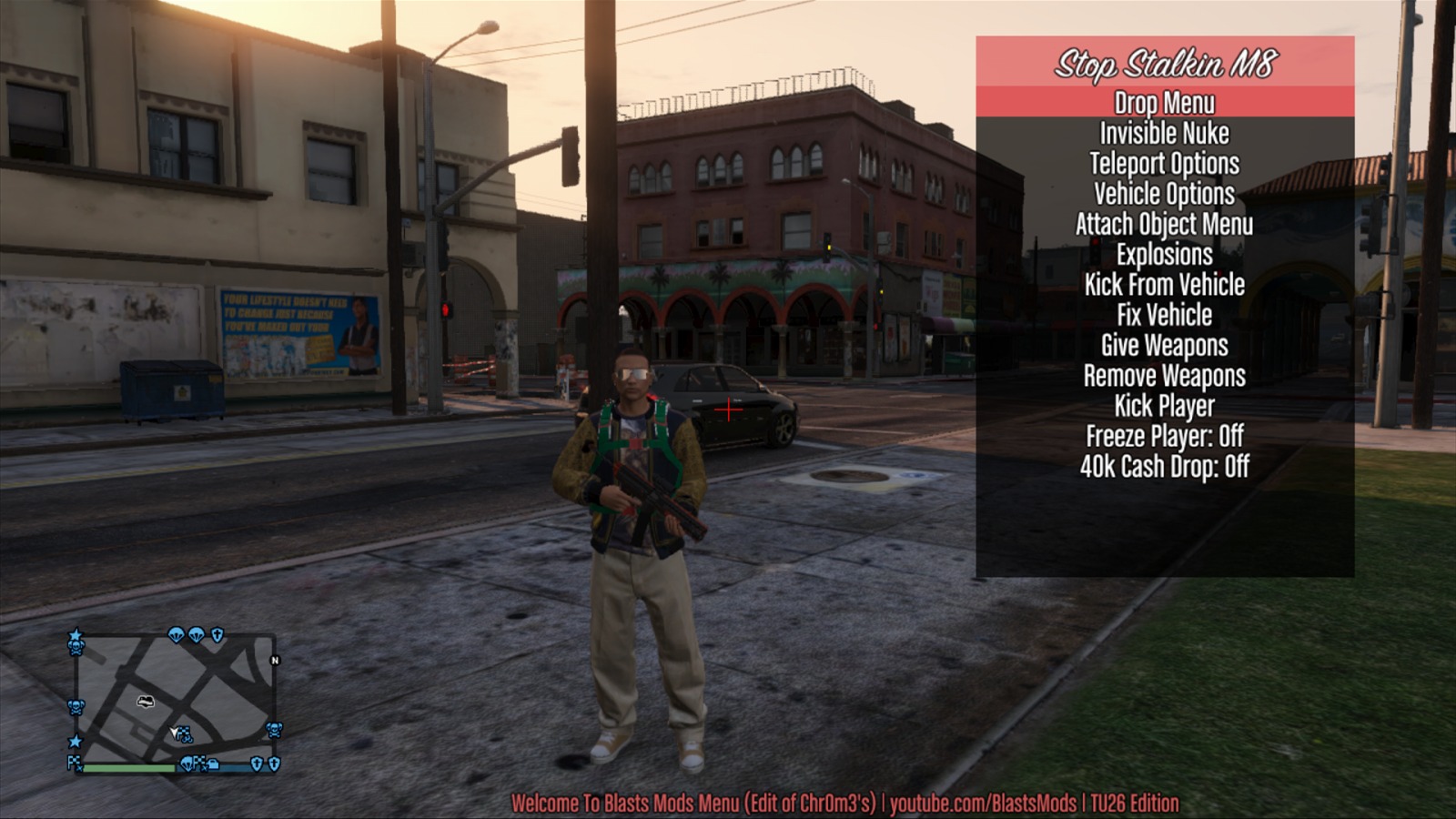
Task: Click the minimap in the corner
Action: point(175,701)
